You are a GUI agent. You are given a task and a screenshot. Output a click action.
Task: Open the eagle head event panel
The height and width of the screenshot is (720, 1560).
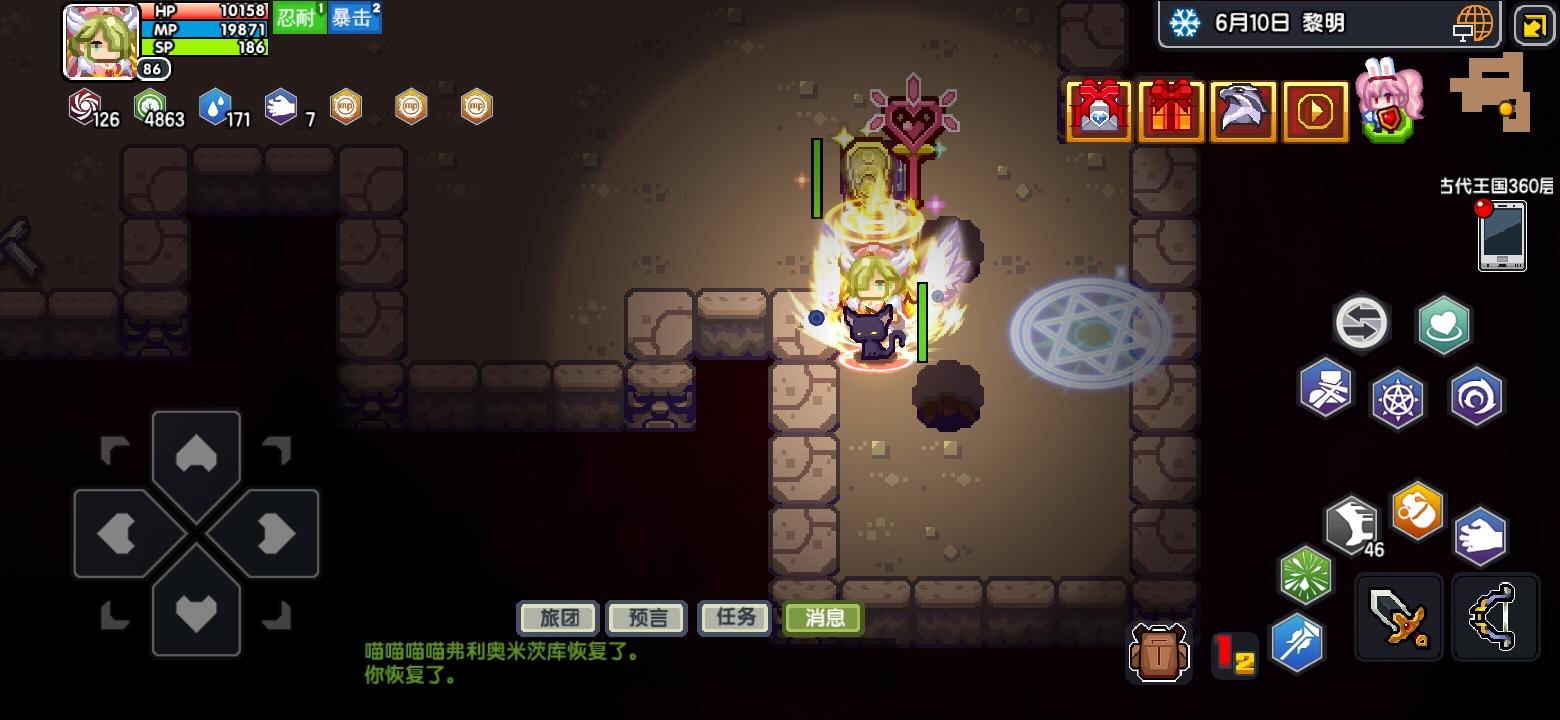pos(1243,110)
